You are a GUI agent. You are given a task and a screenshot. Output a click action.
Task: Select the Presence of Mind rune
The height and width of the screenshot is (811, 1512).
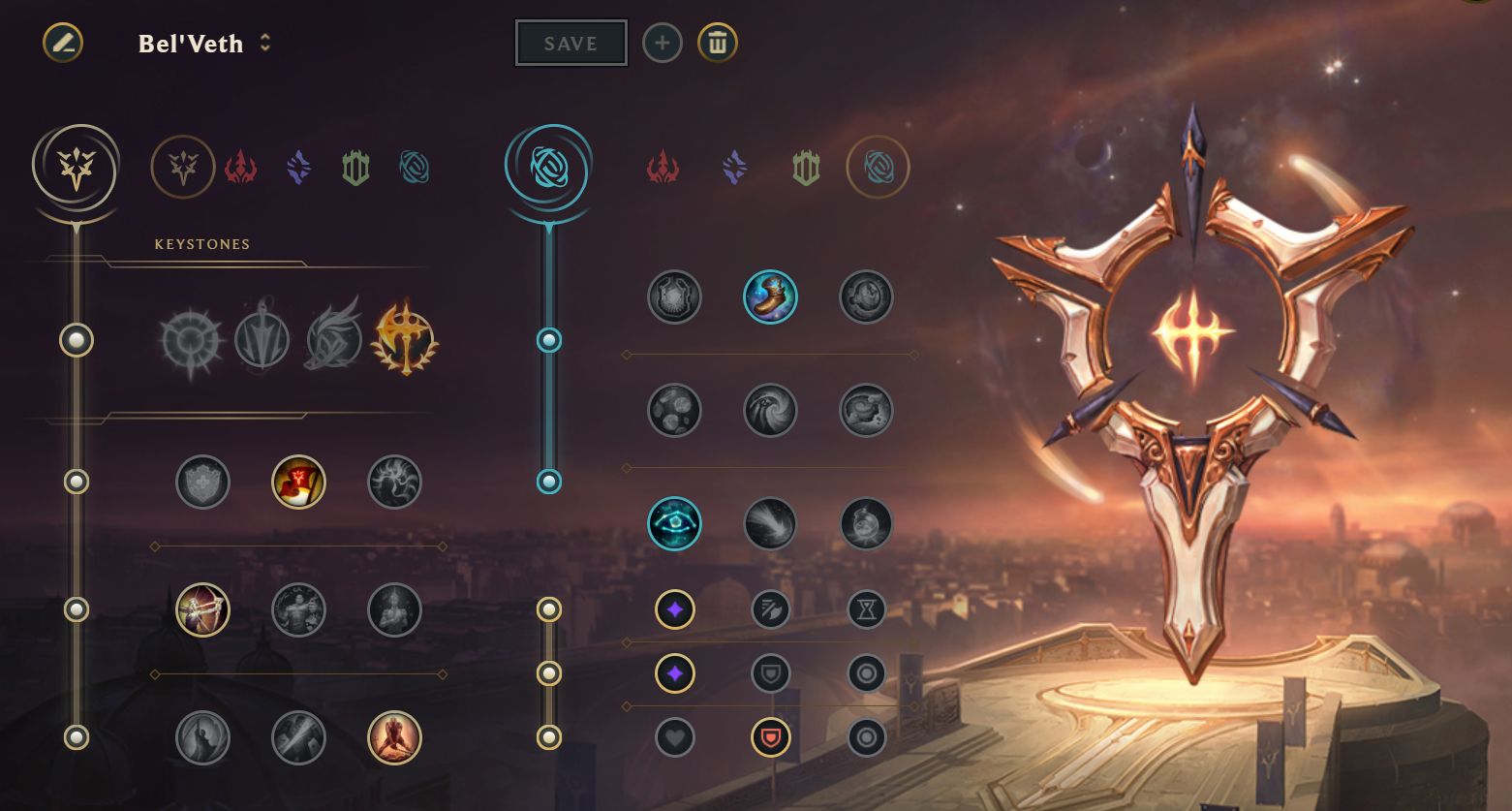point(394,482)
